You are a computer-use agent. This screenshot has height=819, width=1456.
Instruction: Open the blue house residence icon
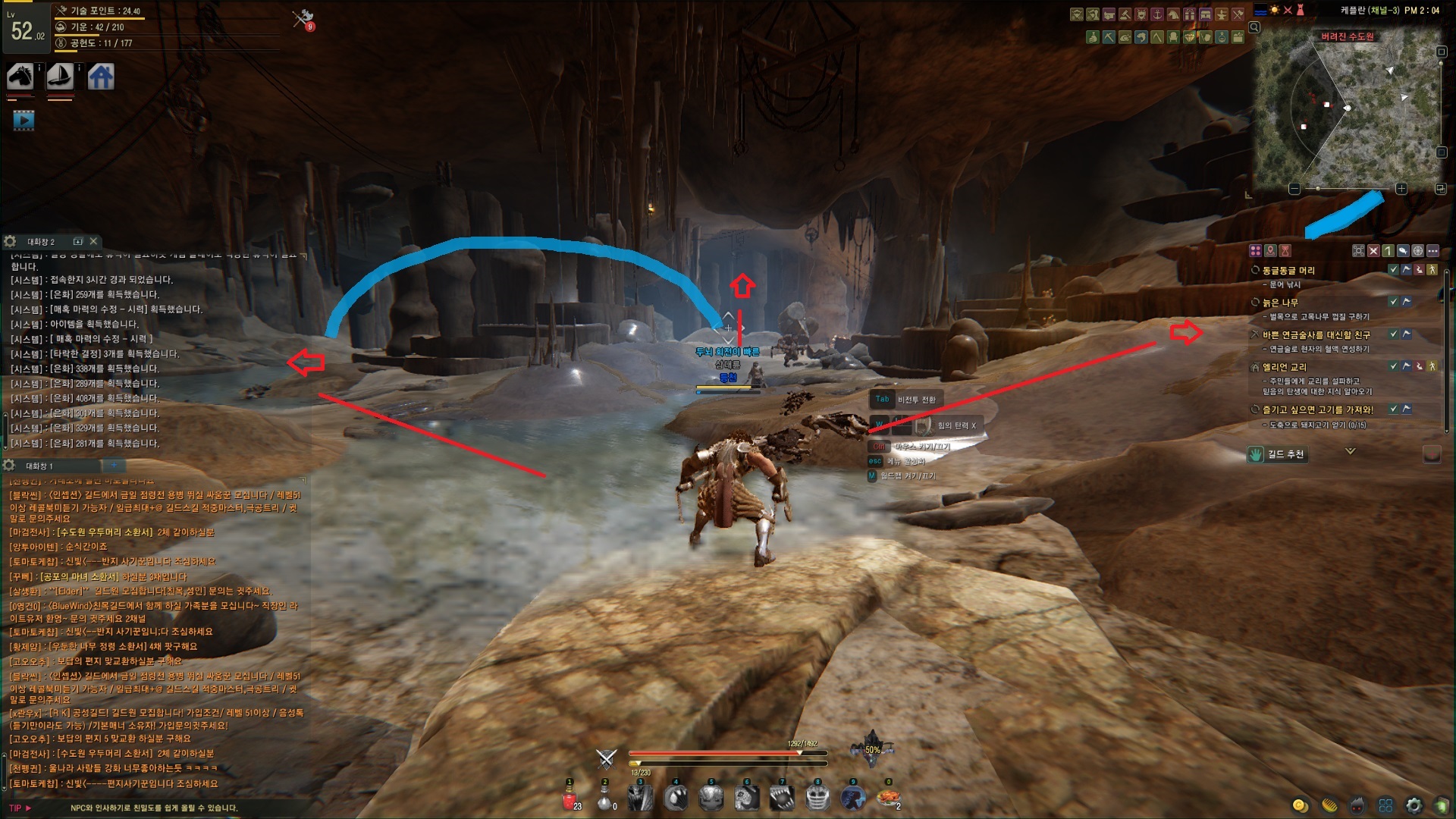tap(101, 77)
